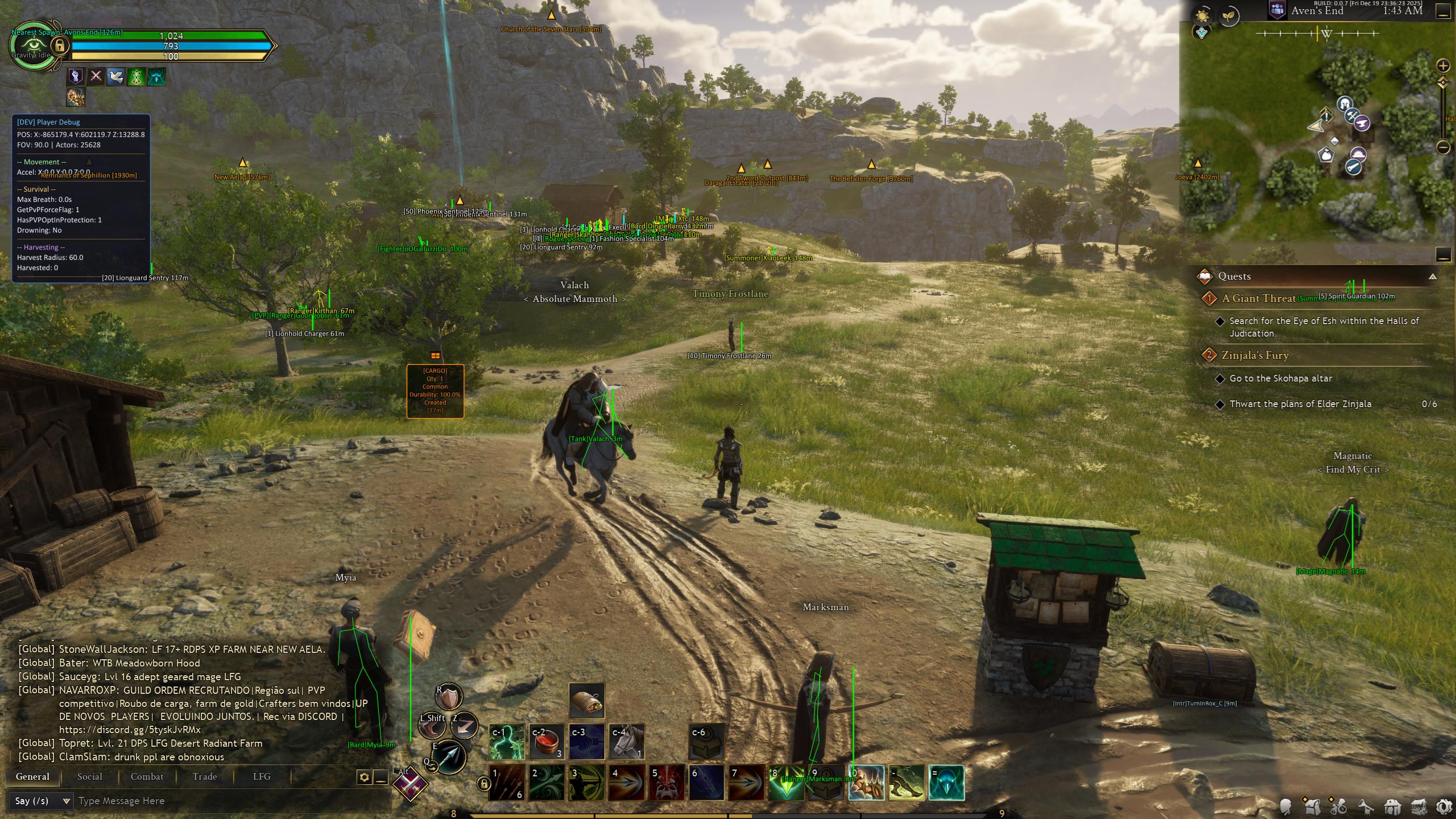Switch to the Trade chat tab

tap(204, 776)
